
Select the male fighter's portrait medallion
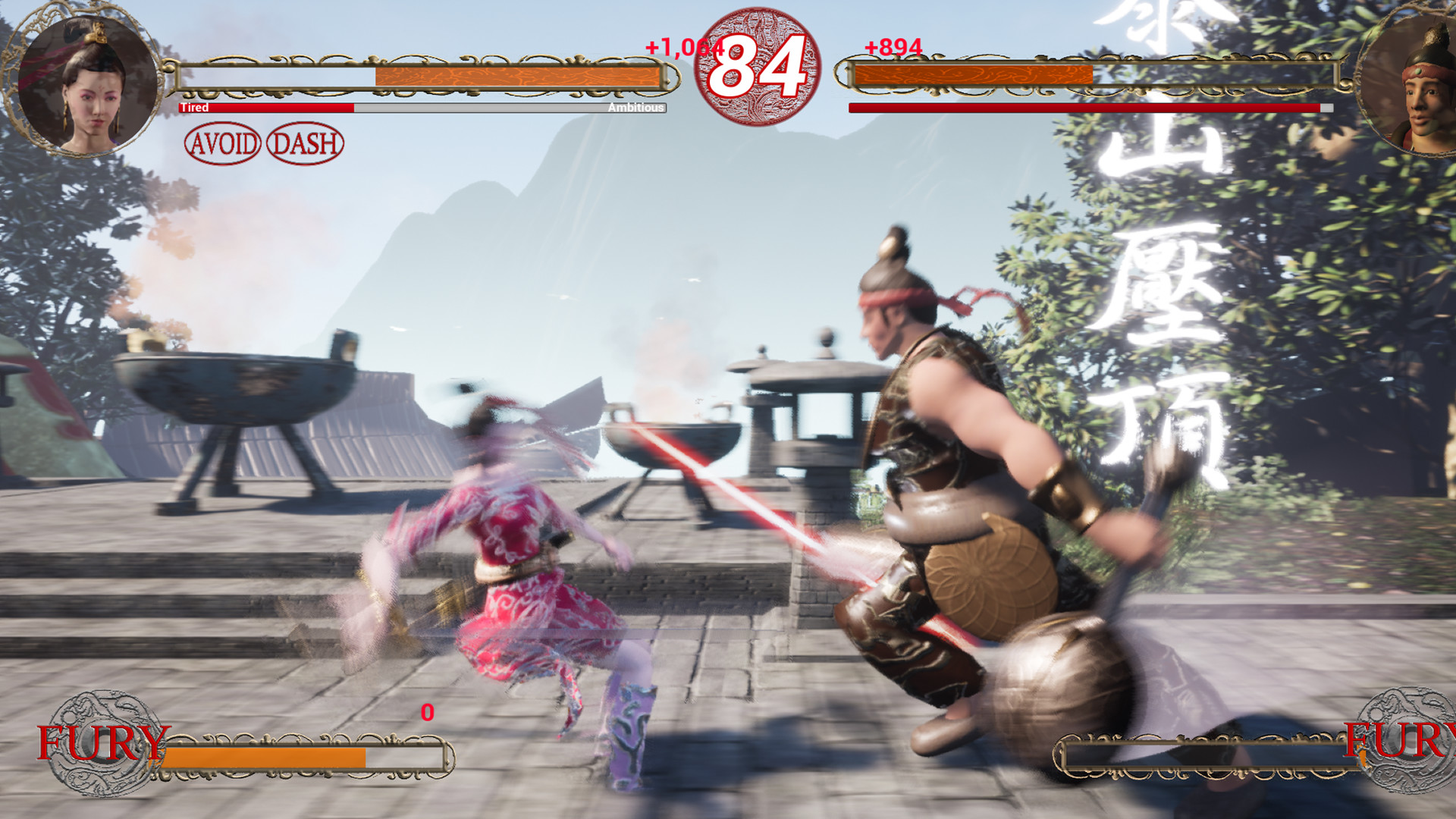click(x=1407, y=83)
